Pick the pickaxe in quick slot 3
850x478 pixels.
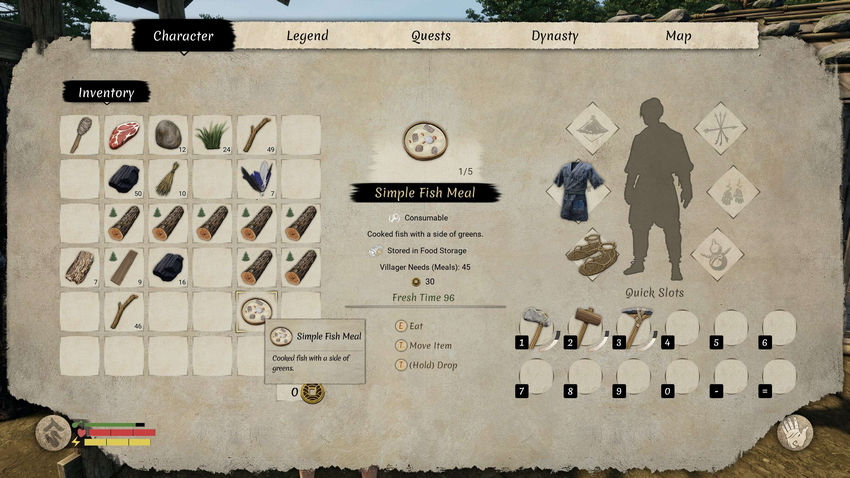[x=634, y=326]
